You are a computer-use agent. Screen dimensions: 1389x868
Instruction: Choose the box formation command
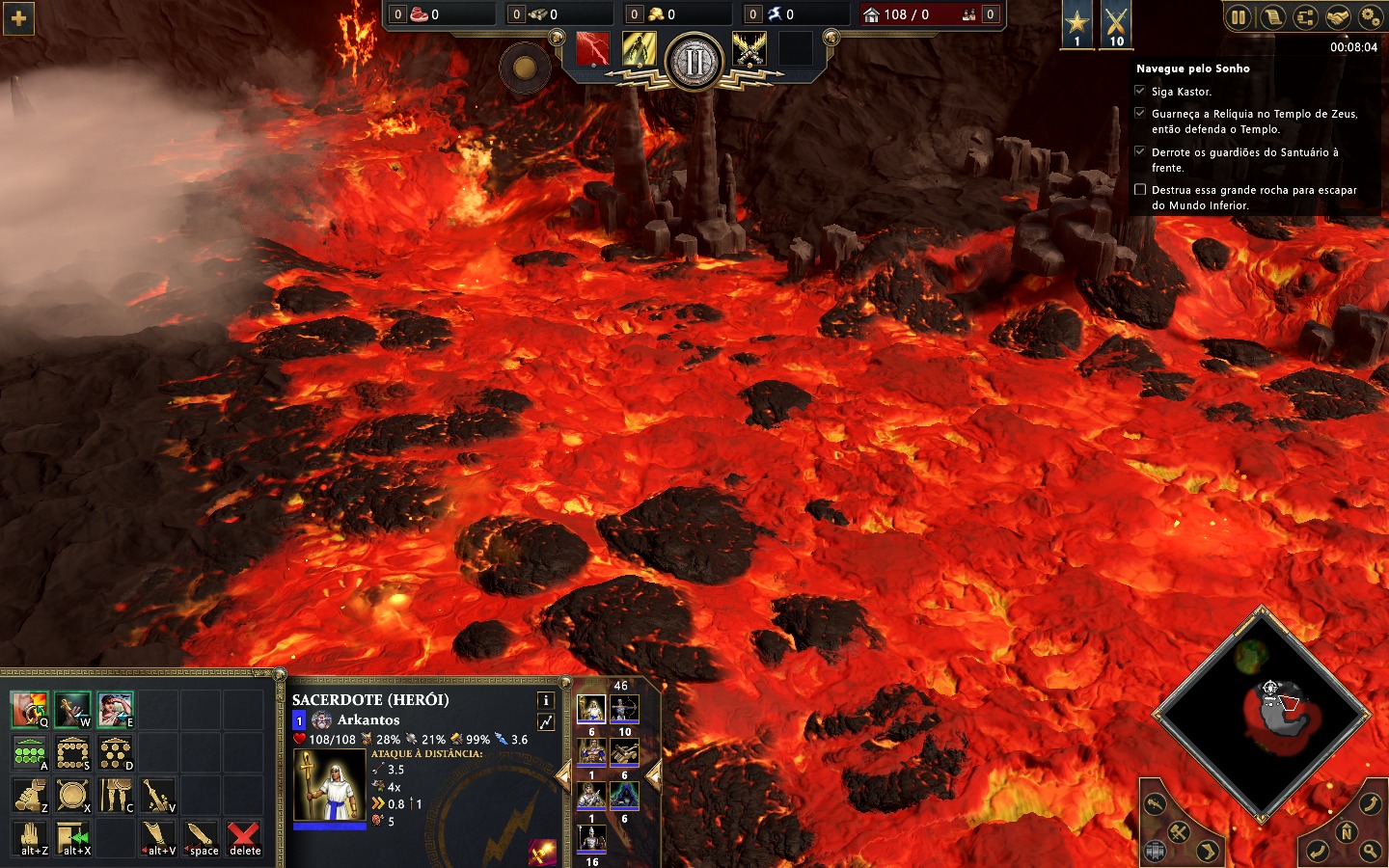pyautogui.click(x=72, y=752)
